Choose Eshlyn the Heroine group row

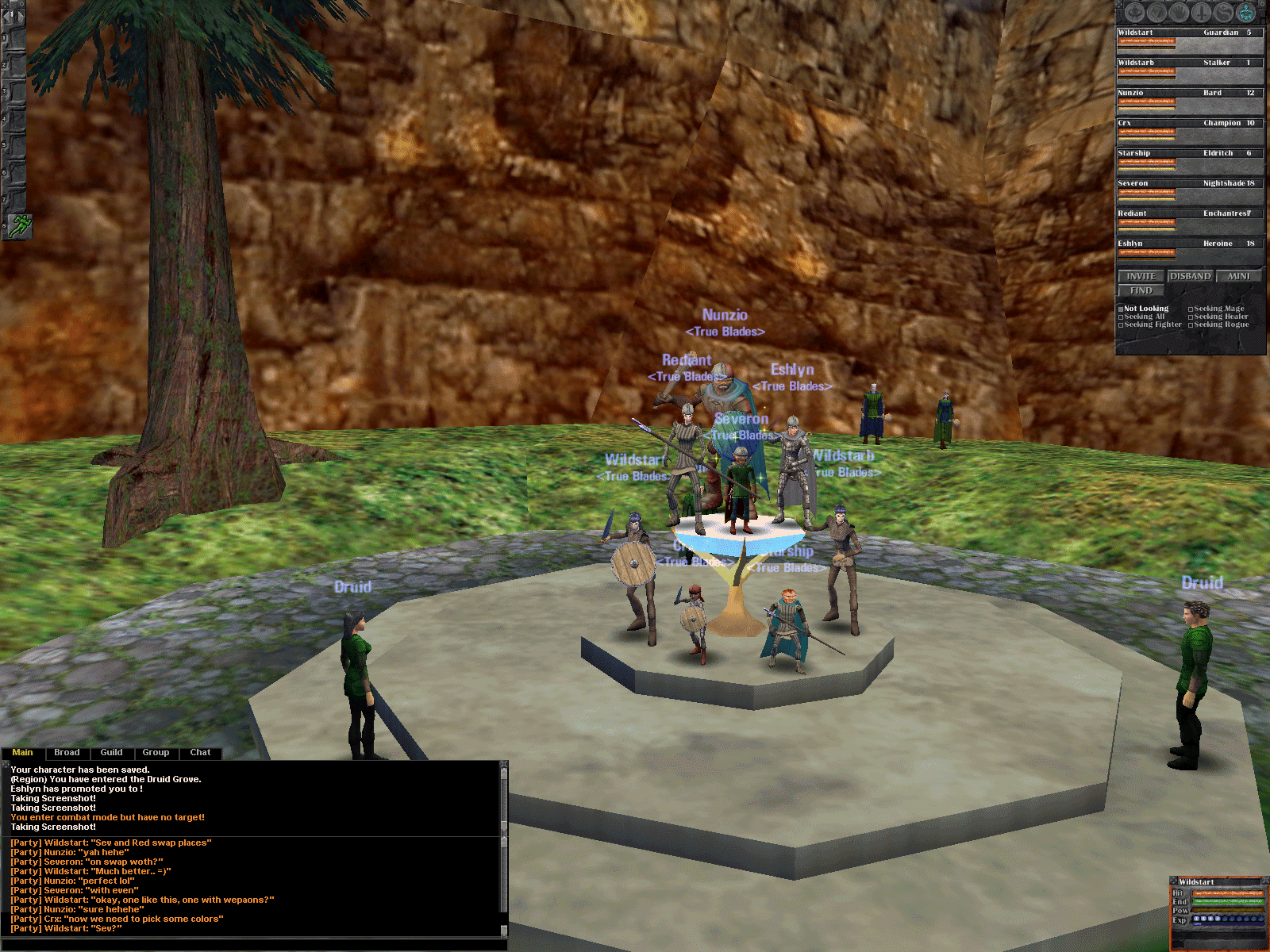click(1188, 248)
